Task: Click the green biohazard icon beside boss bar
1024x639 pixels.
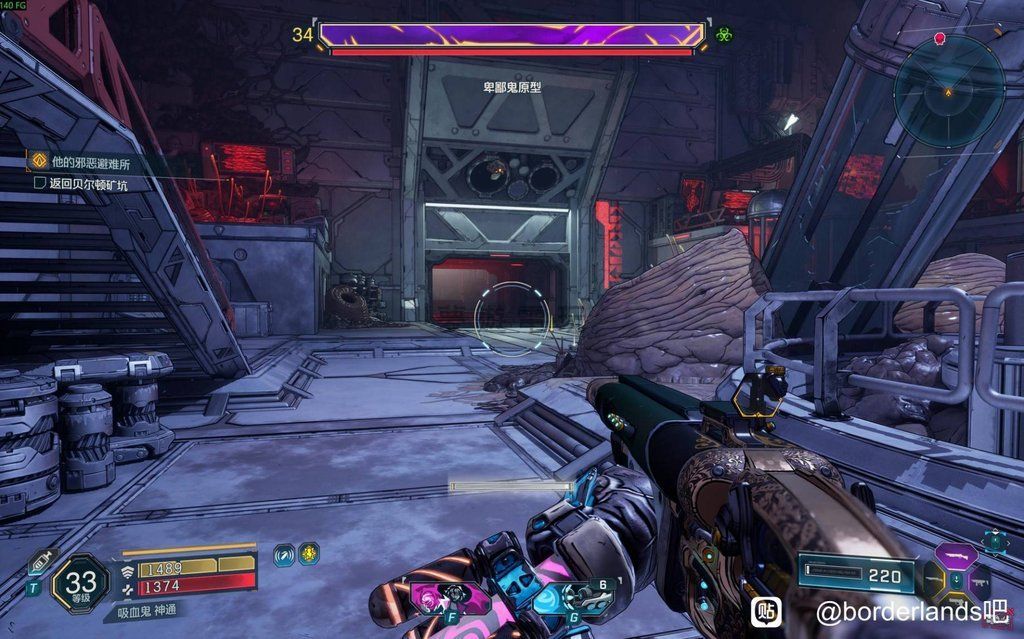Action: 724,34
